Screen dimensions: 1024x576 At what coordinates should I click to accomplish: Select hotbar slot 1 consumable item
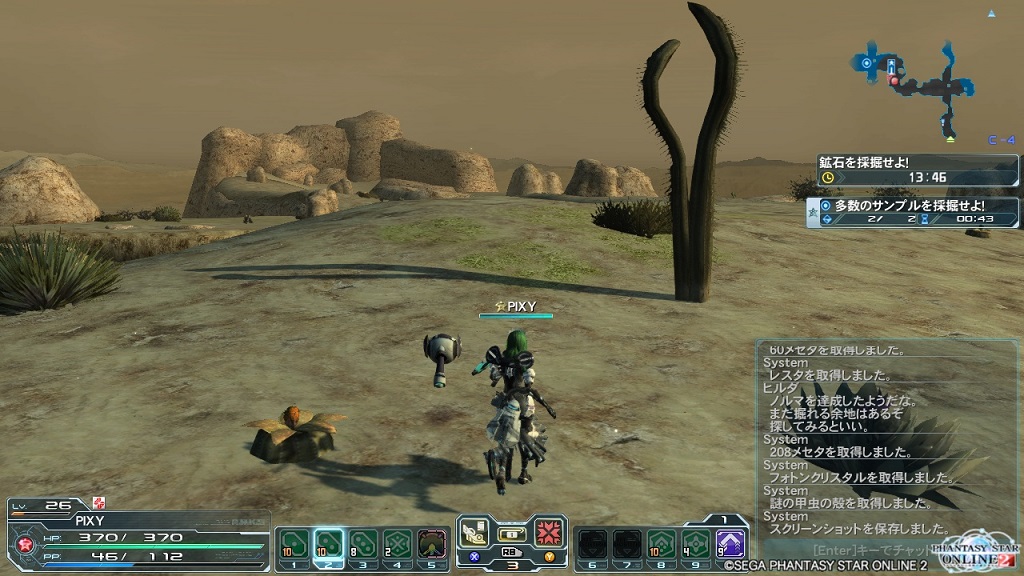click(x=292, y=543)
